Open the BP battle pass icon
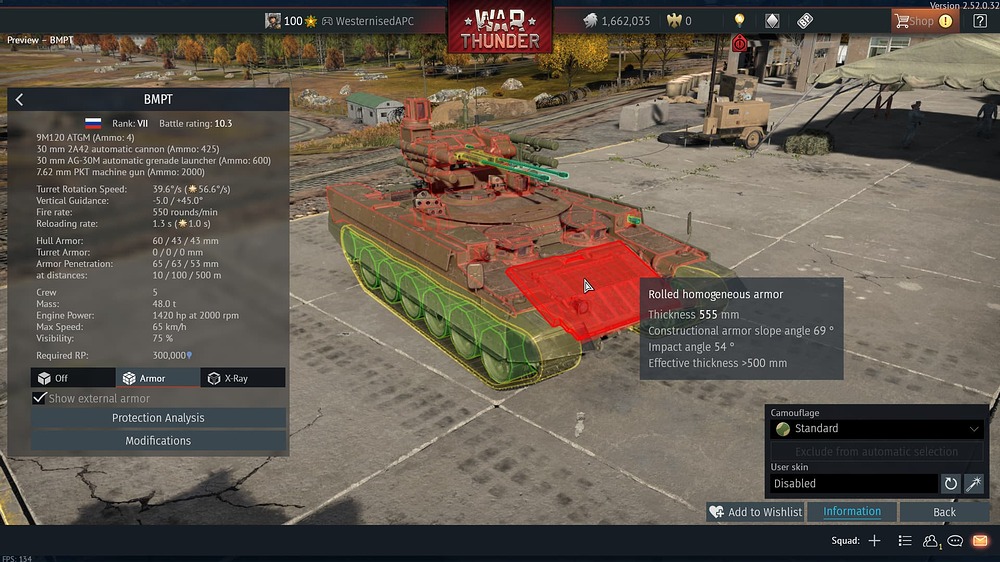The image size is (1000, 562). (x=805, y=20)
